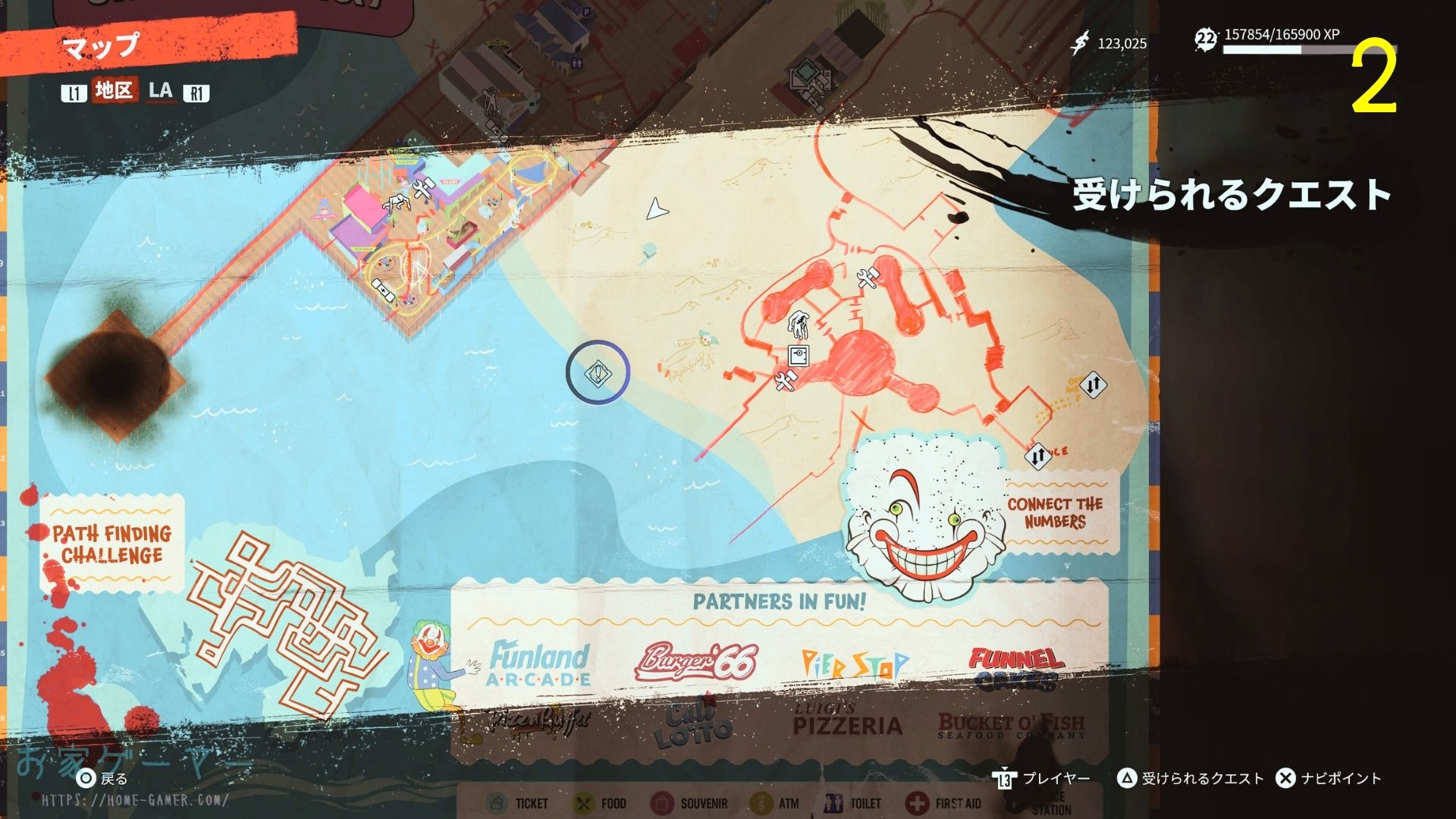1456x819 pixels.
Task: Select the circled quest exclamation marker
Action: coord(598,372)
